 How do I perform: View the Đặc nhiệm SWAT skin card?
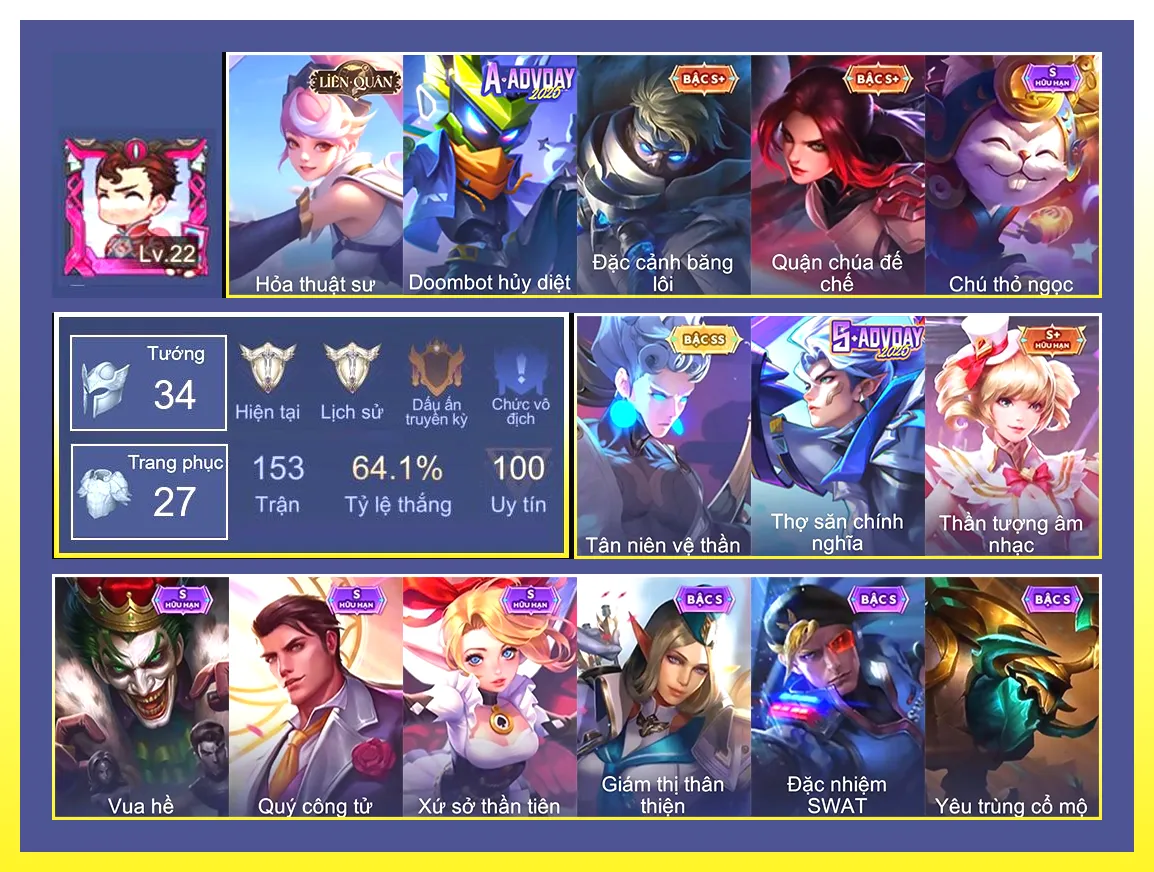[x=838, y=697]
